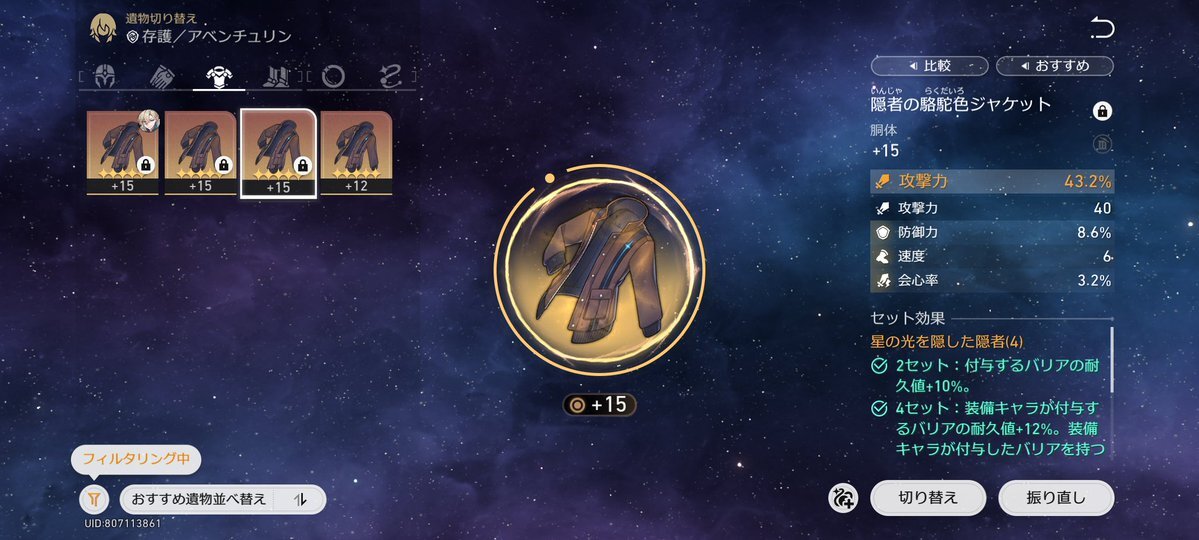Click the 振り直し reroll button
Viewport: 1199px width, 540px height.
pyautogui.click(x=1056, y=497)
